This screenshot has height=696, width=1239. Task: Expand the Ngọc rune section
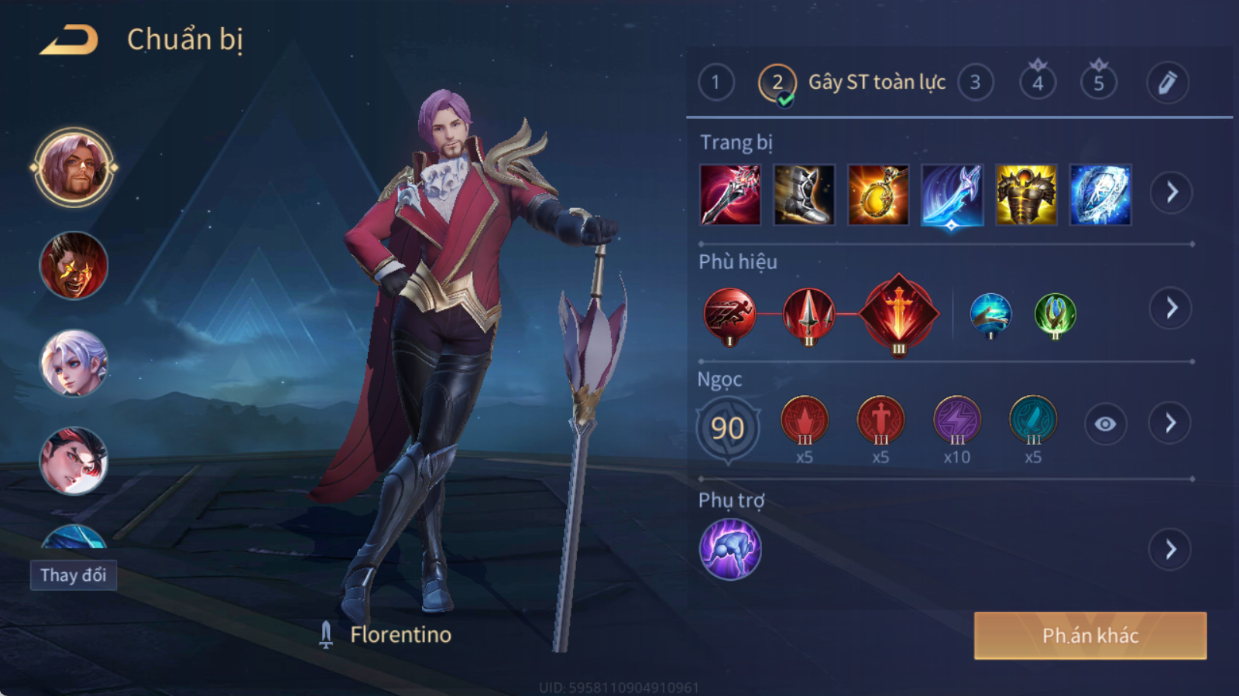point(1170,424)
